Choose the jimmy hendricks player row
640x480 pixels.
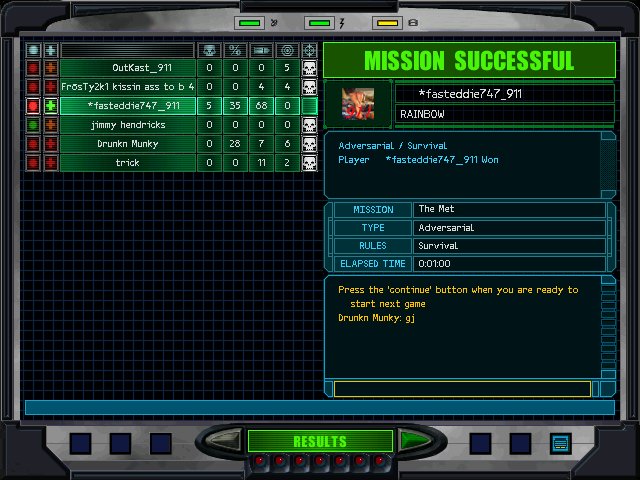127,125
